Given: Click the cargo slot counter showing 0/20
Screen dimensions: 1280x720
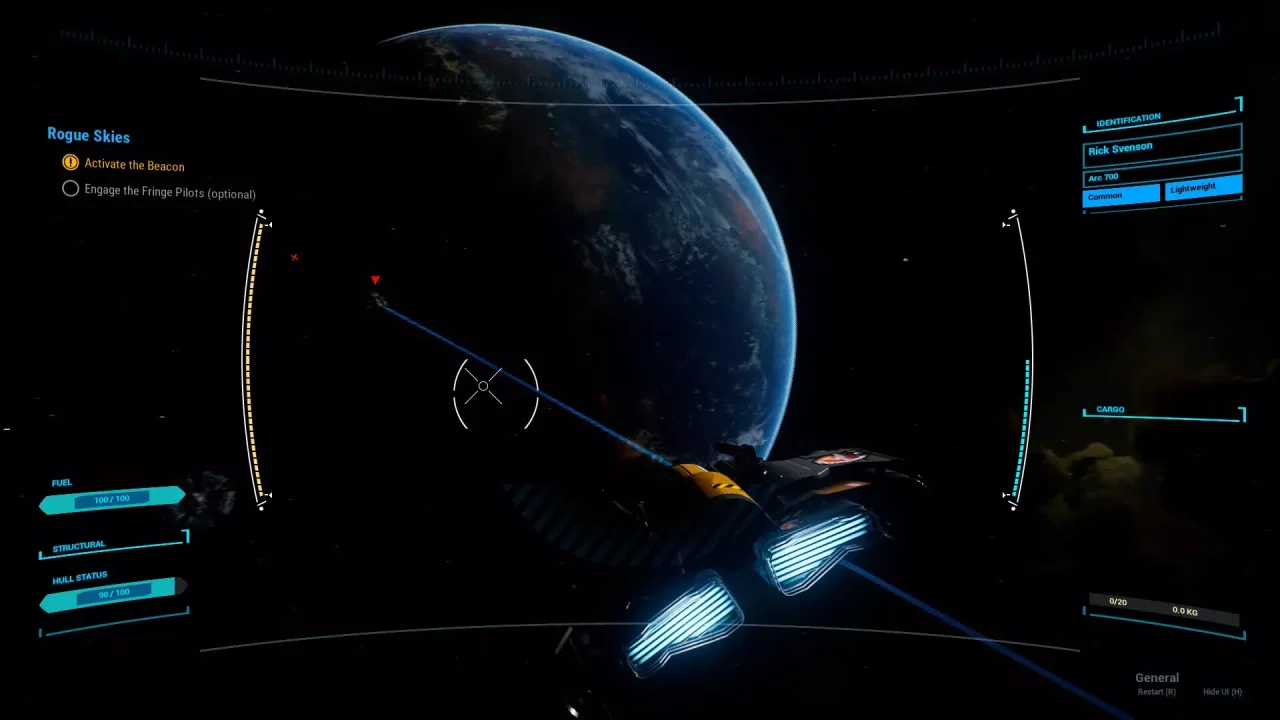Looking at the screenshot, I should point(1117,602).
